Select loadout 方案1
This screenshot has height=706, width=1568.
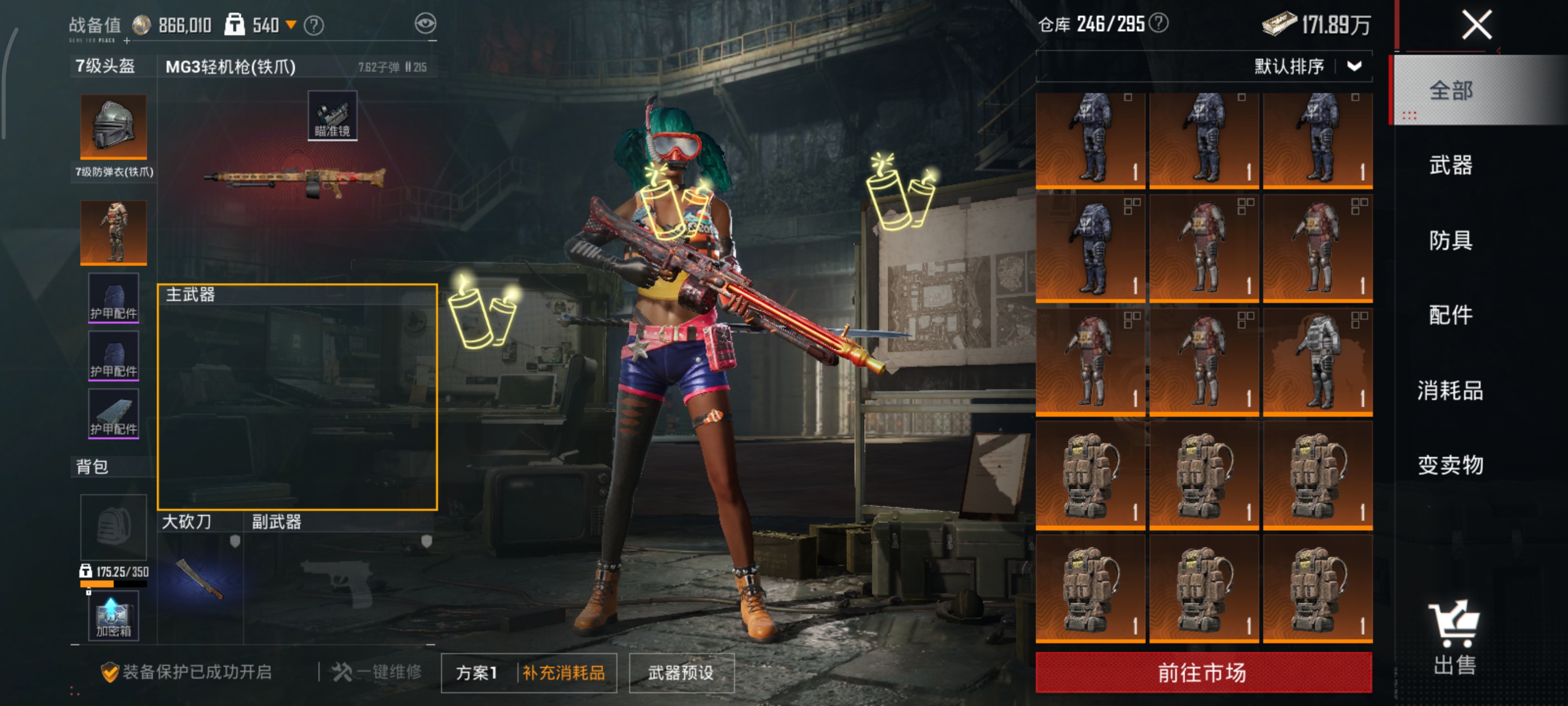tap(477, 673)
